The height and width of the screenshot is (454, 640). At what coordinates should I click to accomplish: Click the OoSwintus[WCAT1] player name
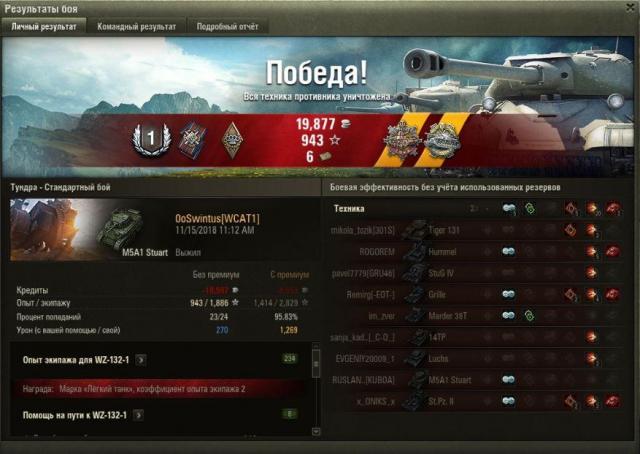(217, 217)
